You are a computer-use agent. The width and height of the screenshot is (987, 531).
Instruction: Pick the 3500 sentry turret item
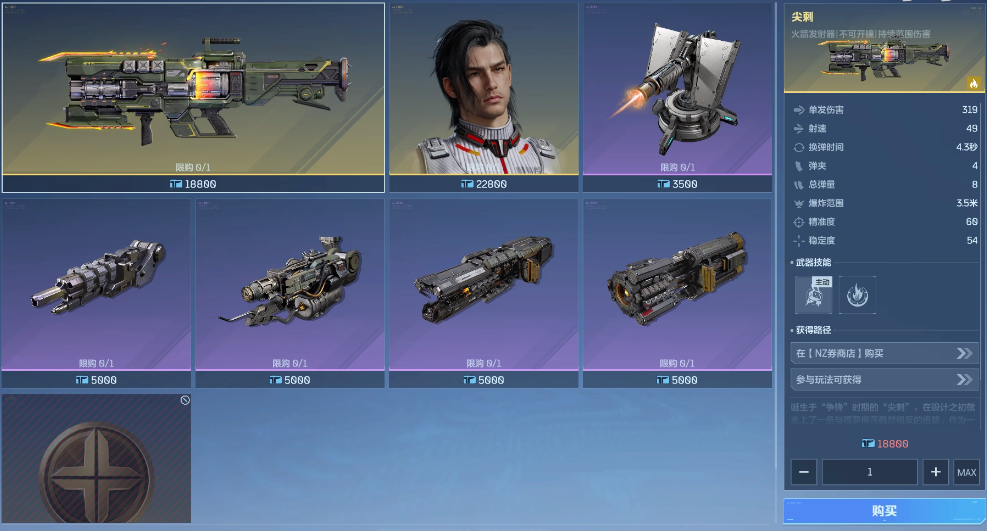(677, 97)
